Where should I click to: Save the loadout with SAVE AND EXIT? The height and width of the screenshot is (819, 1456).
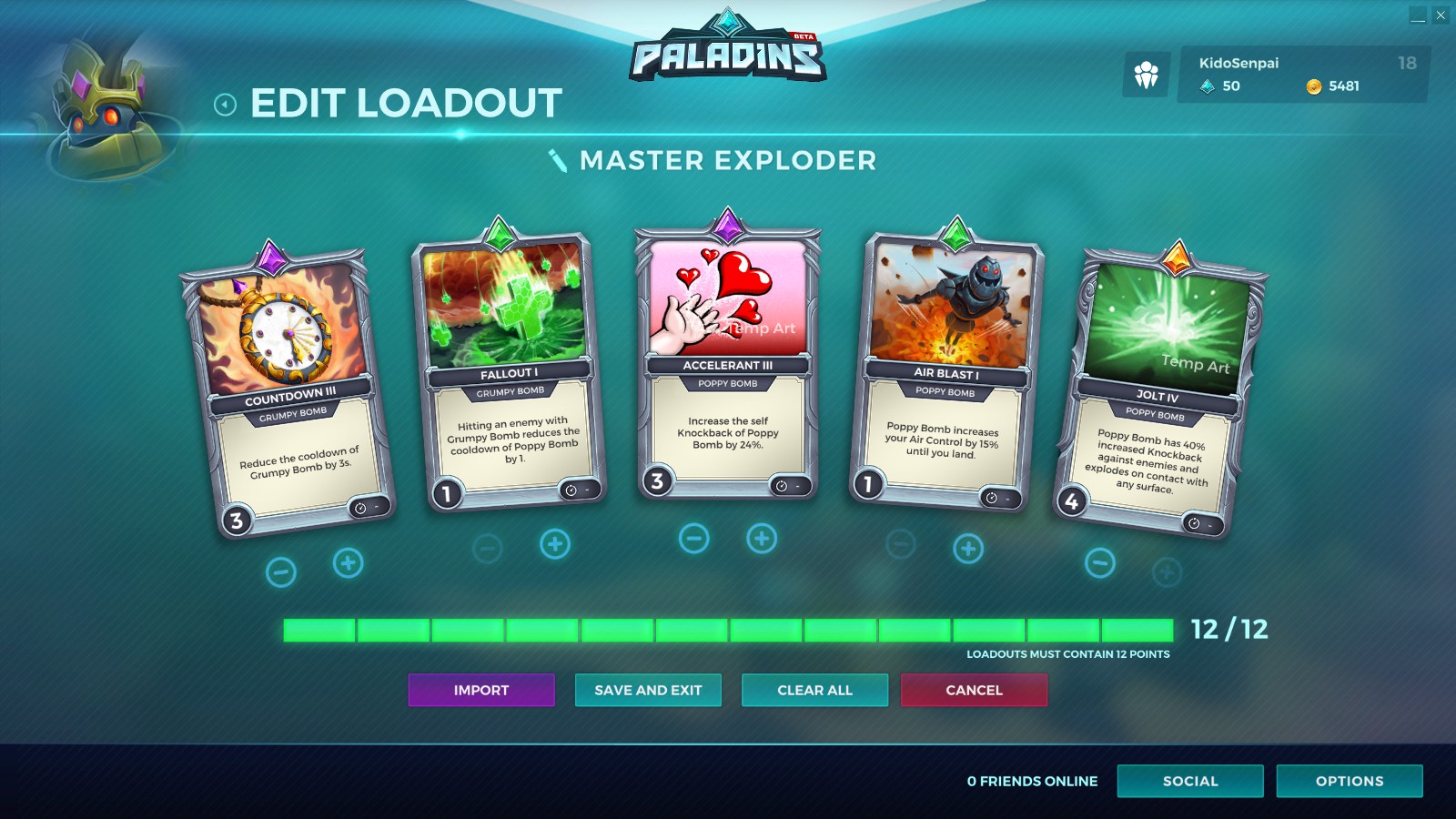pyautogui.click(x=648, y=690)
